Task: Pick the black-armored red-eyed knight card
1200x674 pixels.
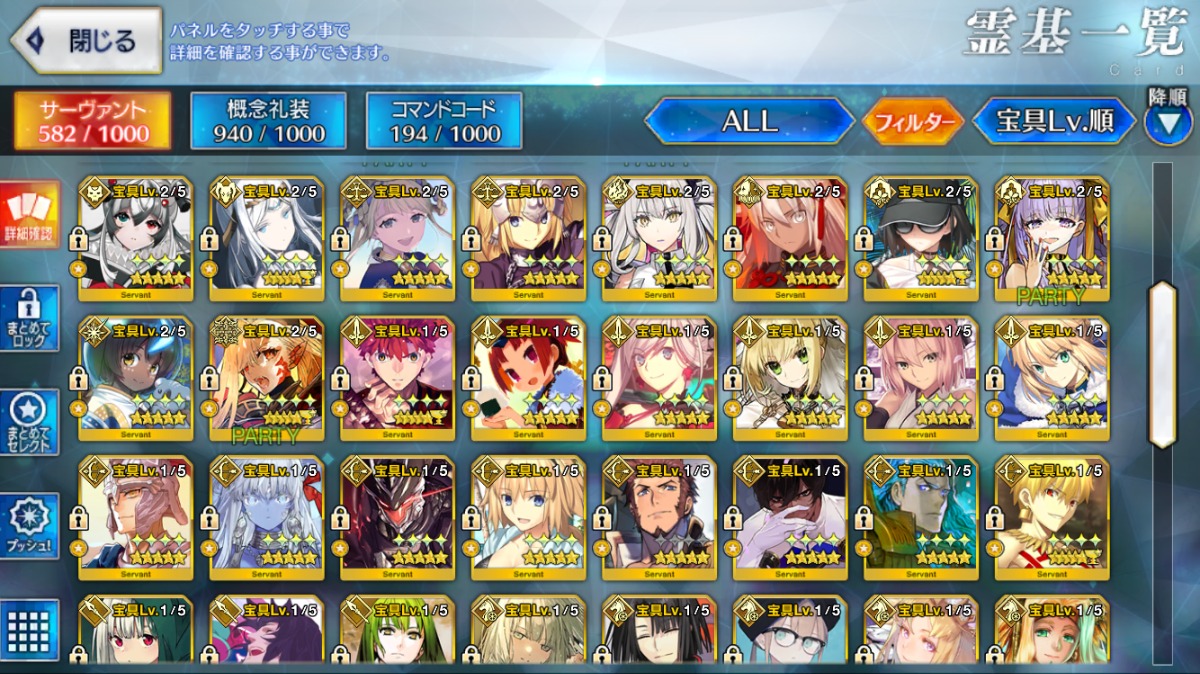Action: click(x=397, y=514)
